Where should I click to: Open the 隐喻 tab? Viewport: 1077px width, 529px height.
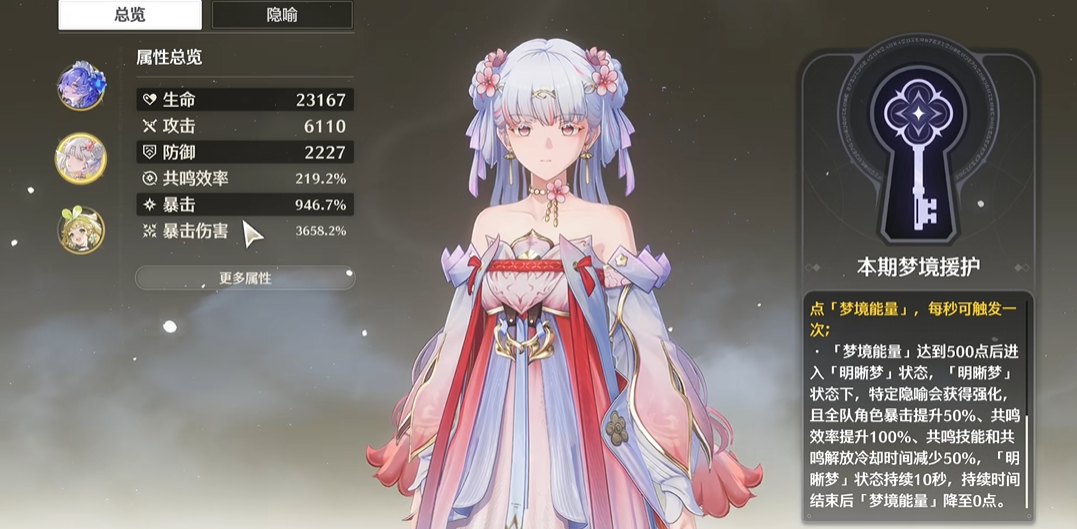pyautogui.click(x=282, y=15)
